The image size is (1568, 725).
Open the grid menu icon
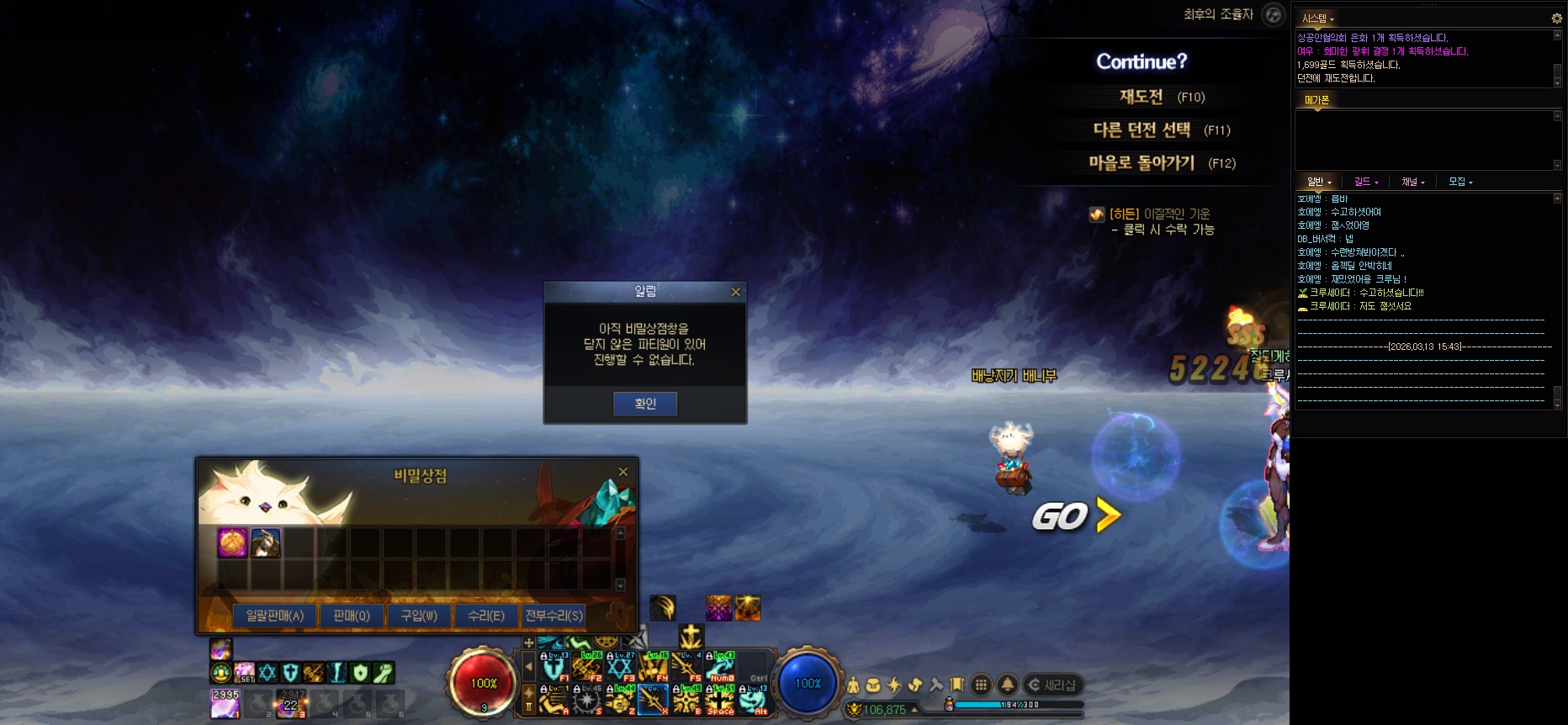[981, 685]
